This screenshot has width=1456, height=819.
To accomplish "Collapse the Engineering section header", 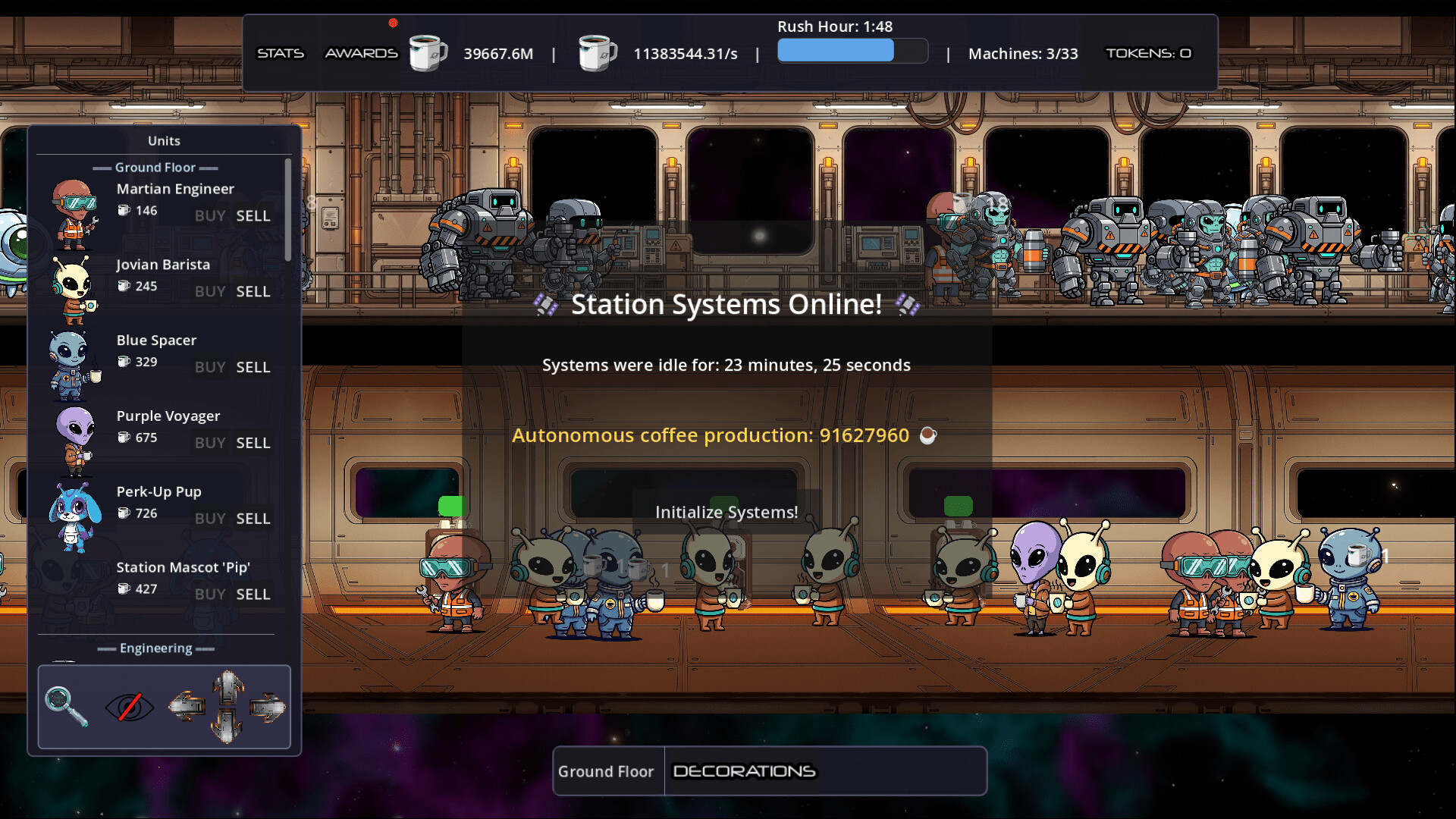I will [x=156, y=648].
